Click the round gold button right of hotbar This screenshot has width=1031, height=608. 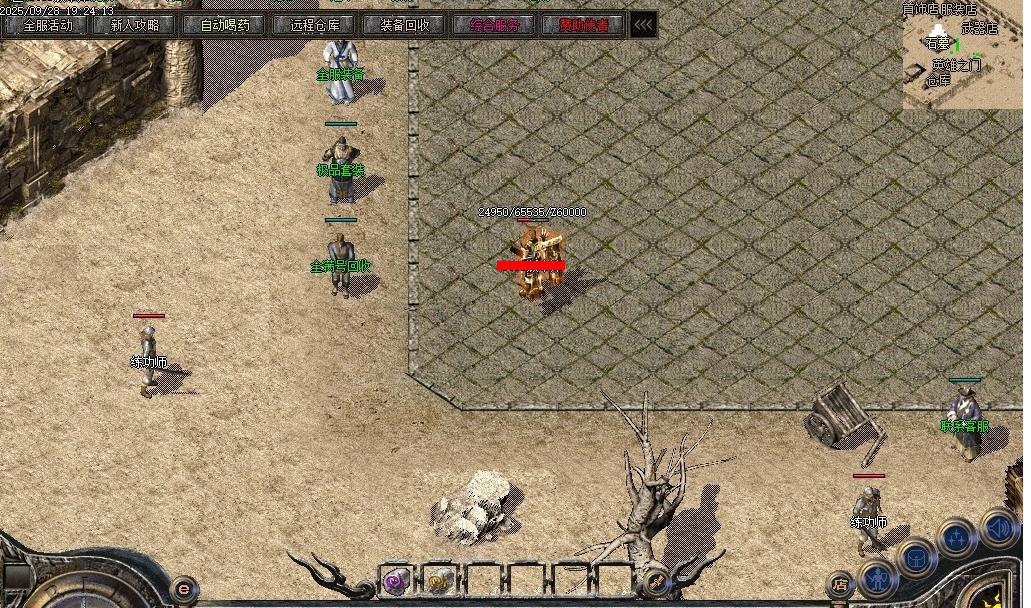pyautogui.click(x=656, y=580)
